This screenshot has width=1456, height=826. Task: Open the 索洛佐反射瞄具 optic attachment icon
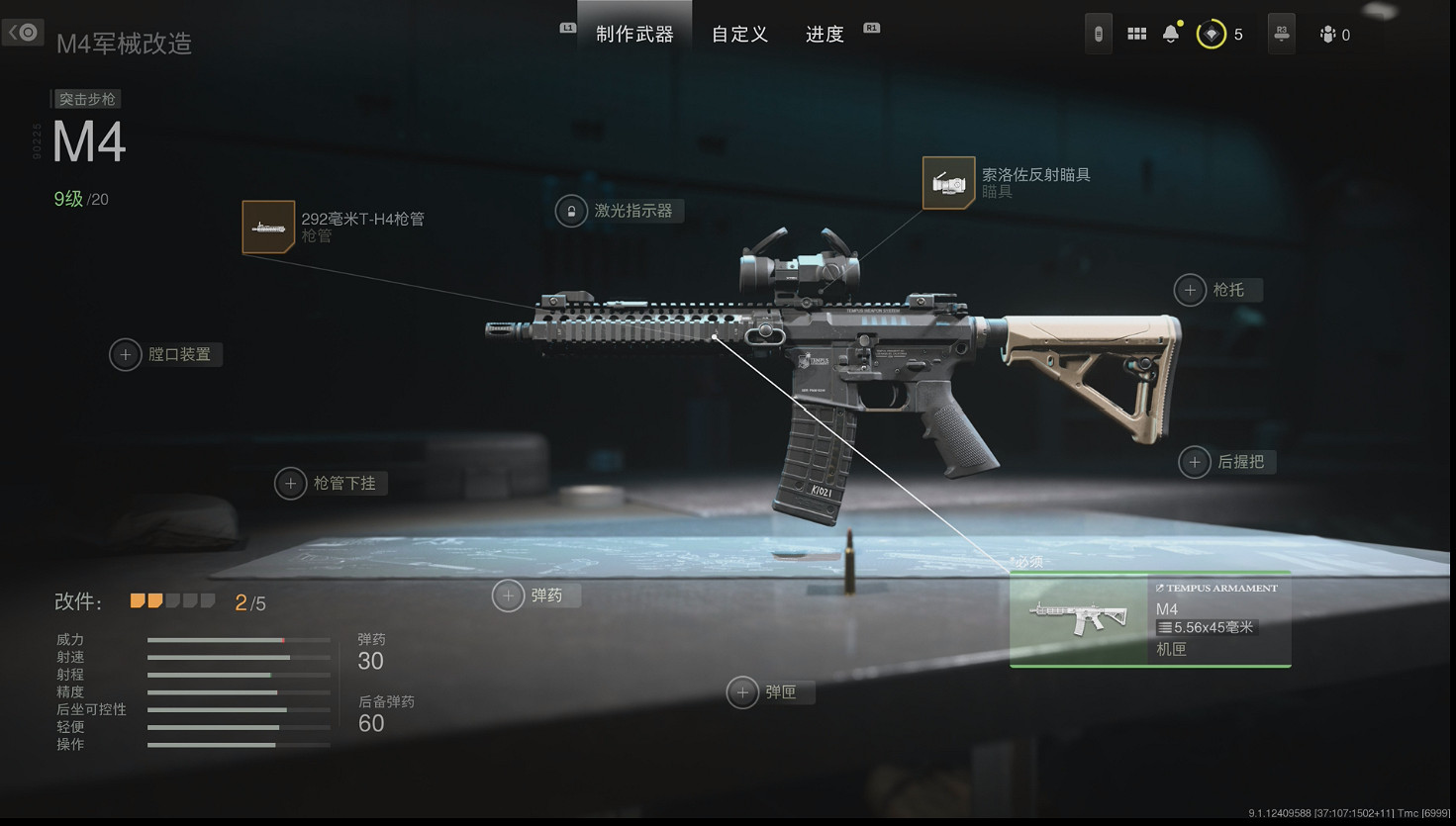(x=948, y=183)
